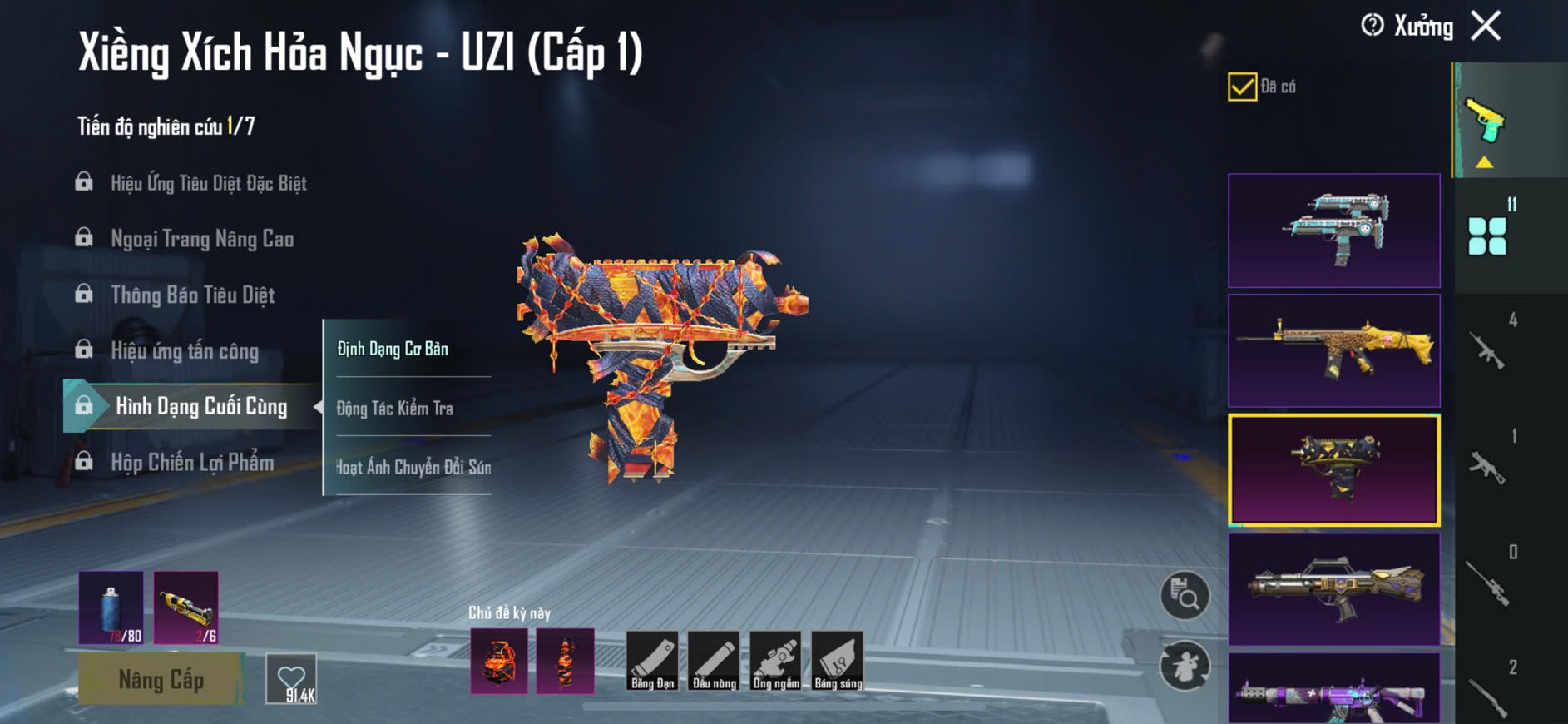The image size is (1568, 724).
Task: Select Hiệu Ứng Tiêu Diệt Đặc Biệt entry
Action: click(208, 183)
